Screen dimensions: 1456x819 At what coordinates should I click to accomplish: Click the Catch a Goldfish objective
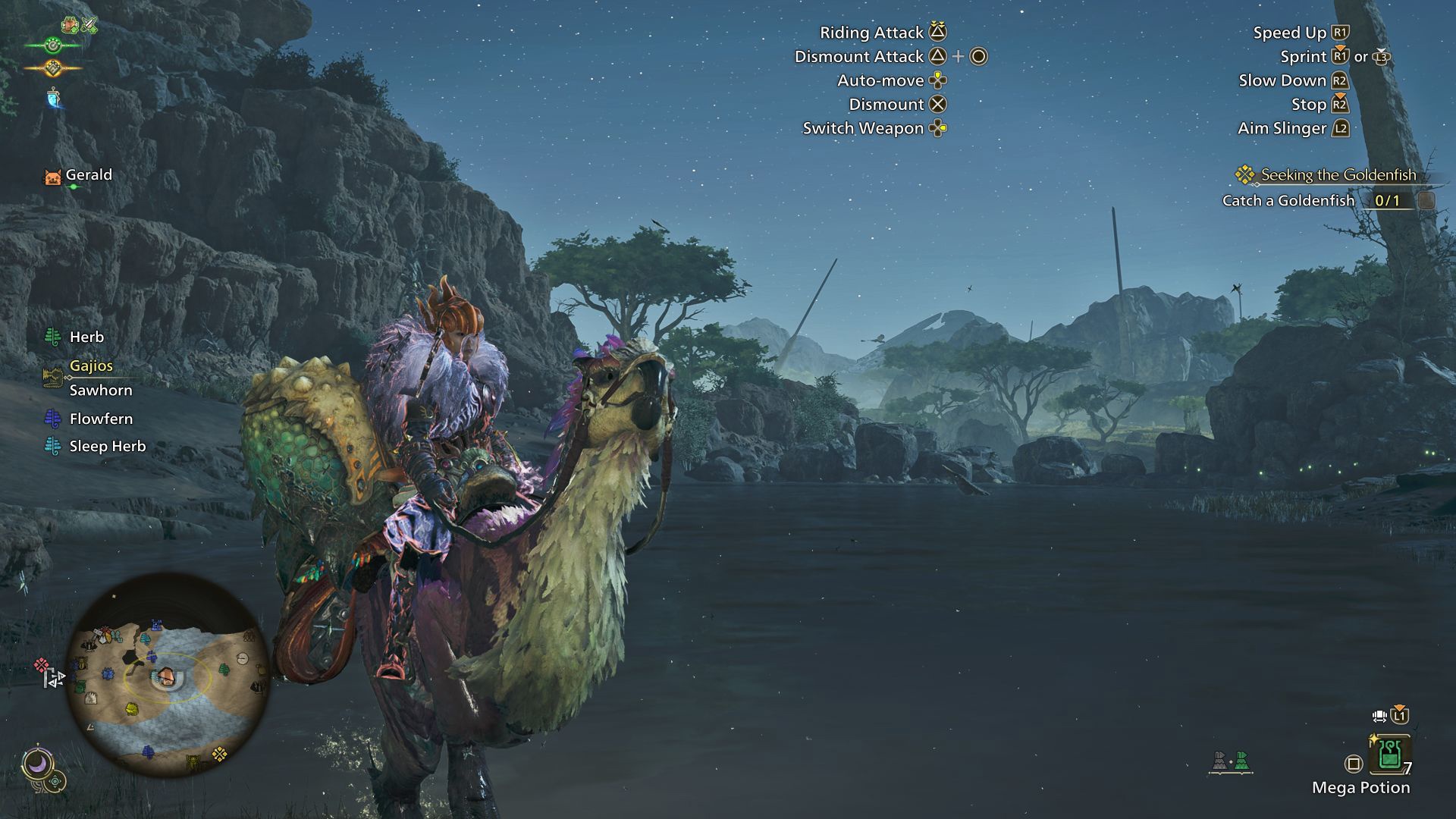(x=1288, y=201)
